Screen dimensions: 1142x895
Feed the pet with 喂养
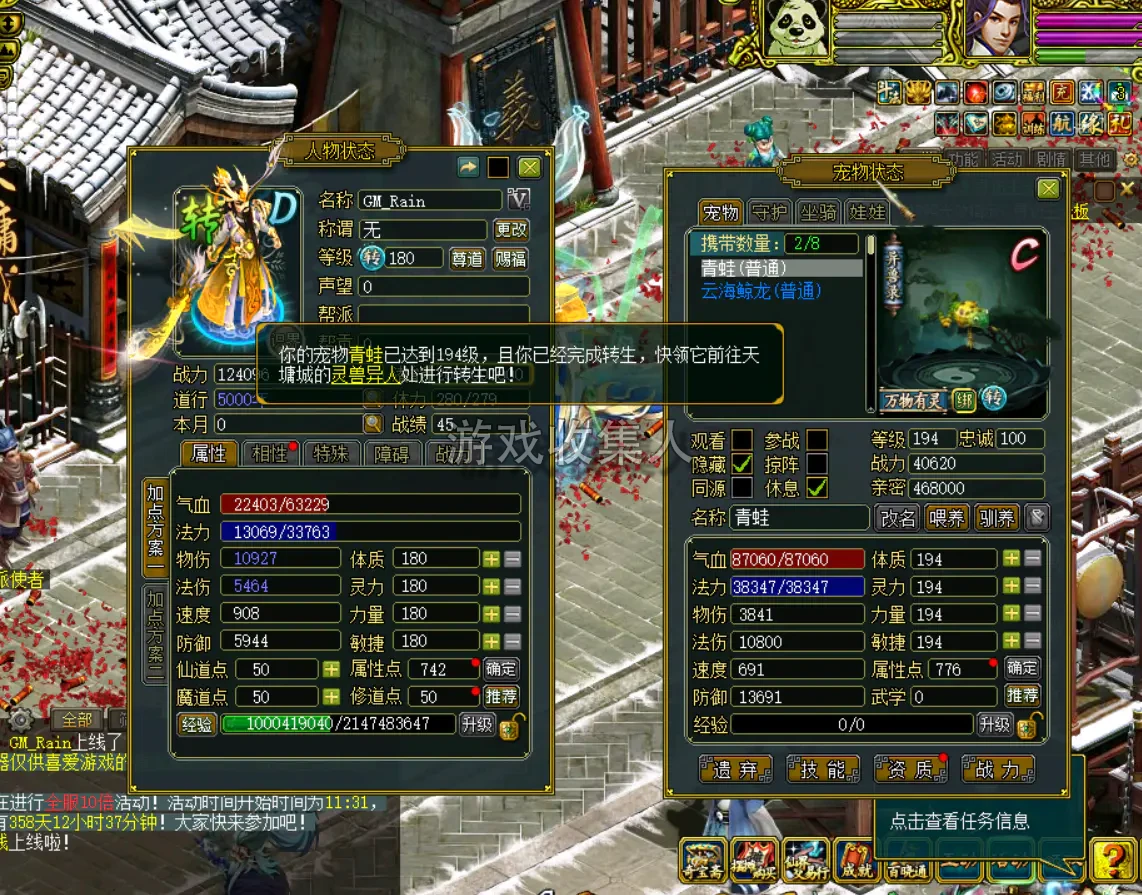click(946, 518)
